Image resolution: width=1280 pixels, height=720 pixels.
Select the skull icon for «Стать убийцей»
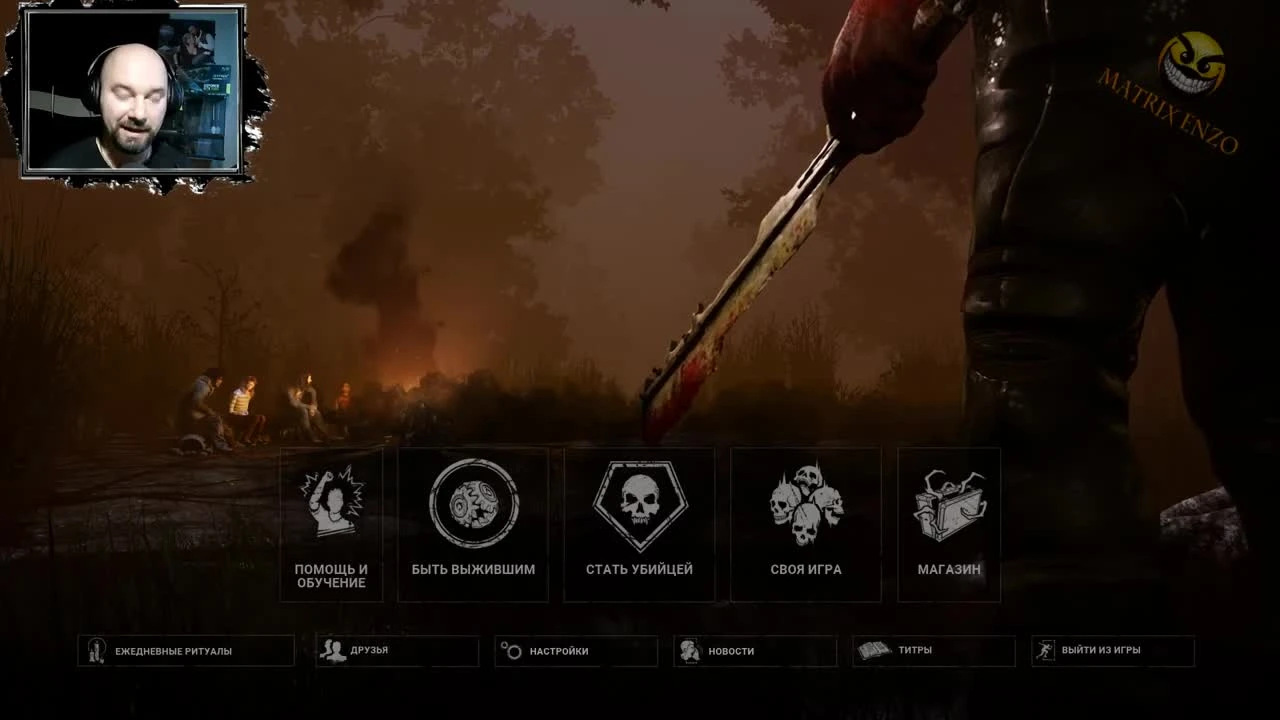click(639, 503)
